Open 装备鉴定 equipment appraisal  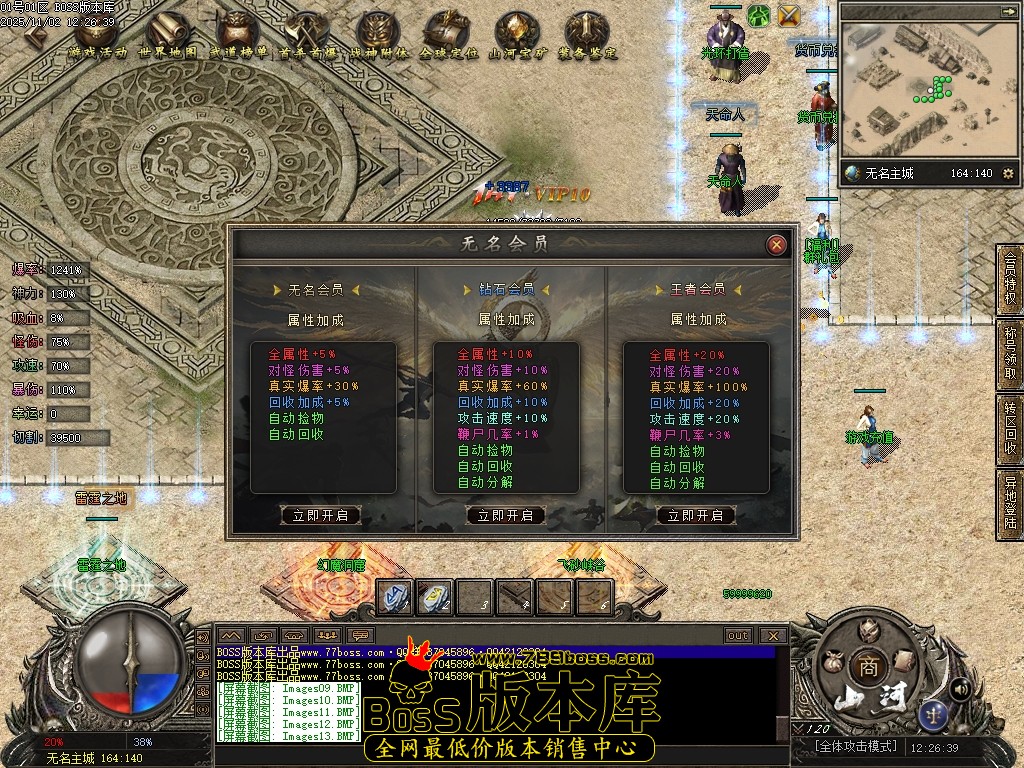pos(588,36)
